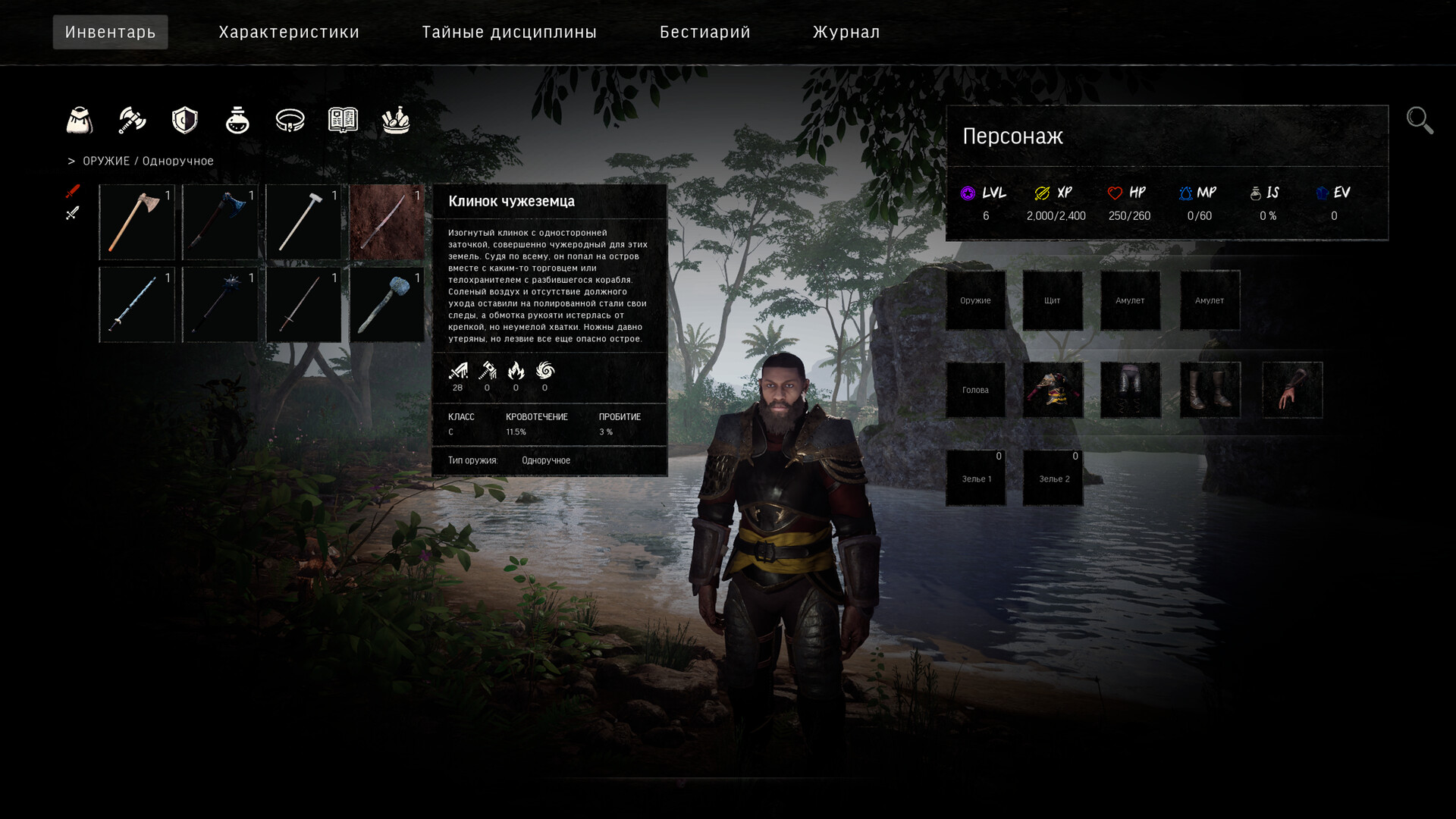Select the stone-headed hammer slot

click(387, 305)
